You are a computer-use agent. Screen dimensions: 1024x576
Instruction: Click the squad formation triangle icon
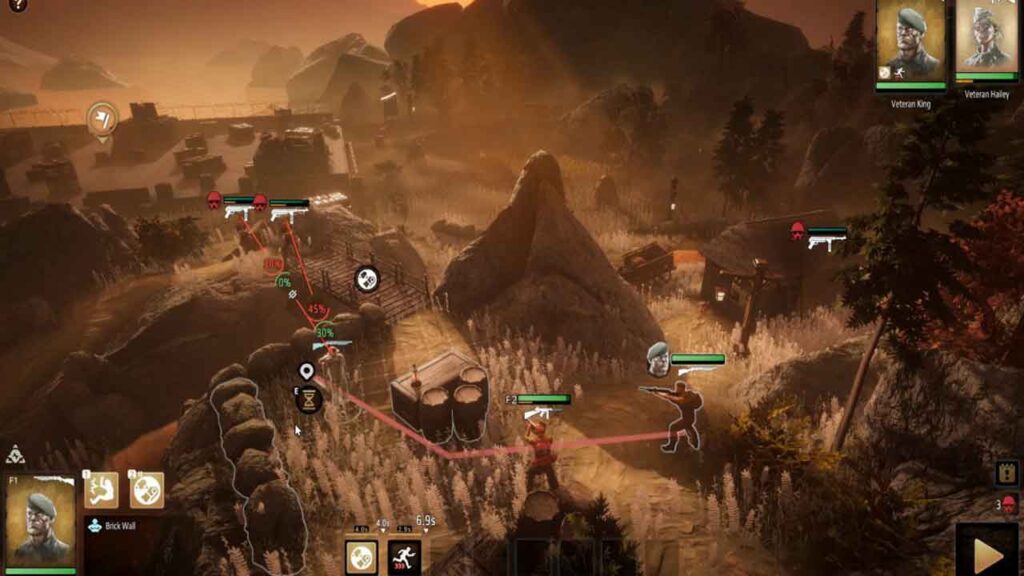click(x=14, y=455)
